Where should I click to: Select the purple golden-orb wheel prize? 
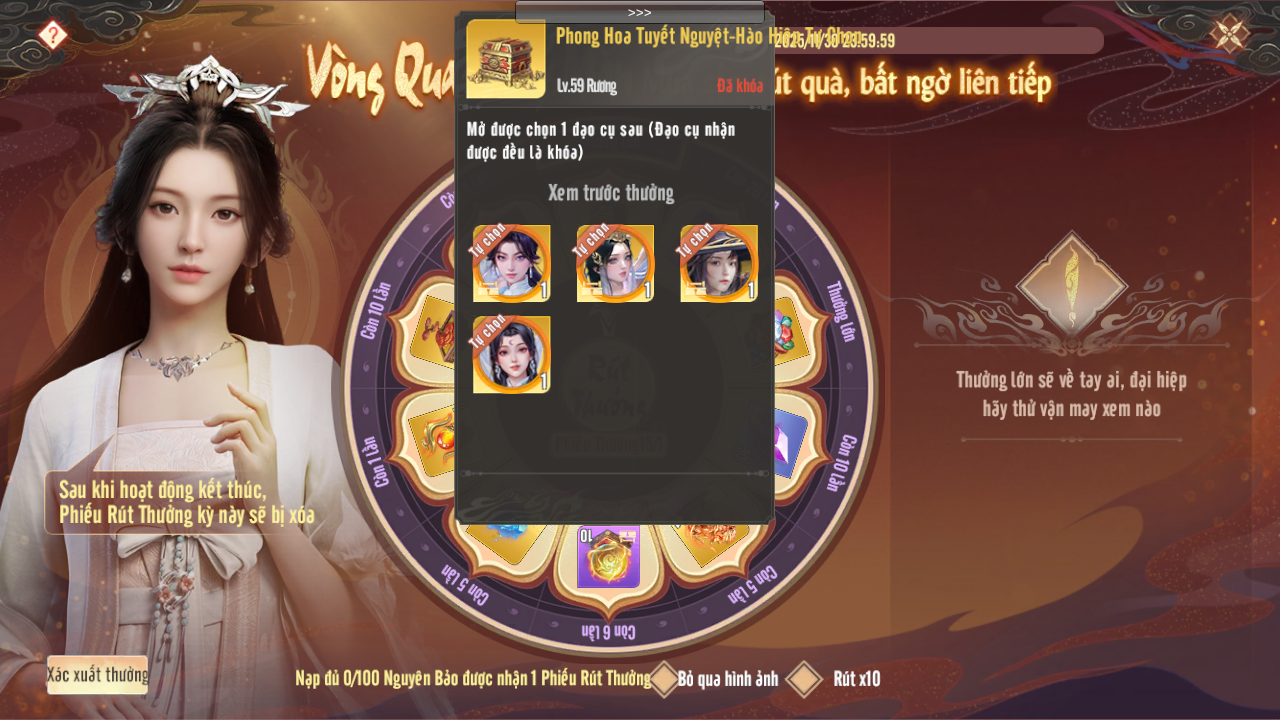[x=608, y=558]
